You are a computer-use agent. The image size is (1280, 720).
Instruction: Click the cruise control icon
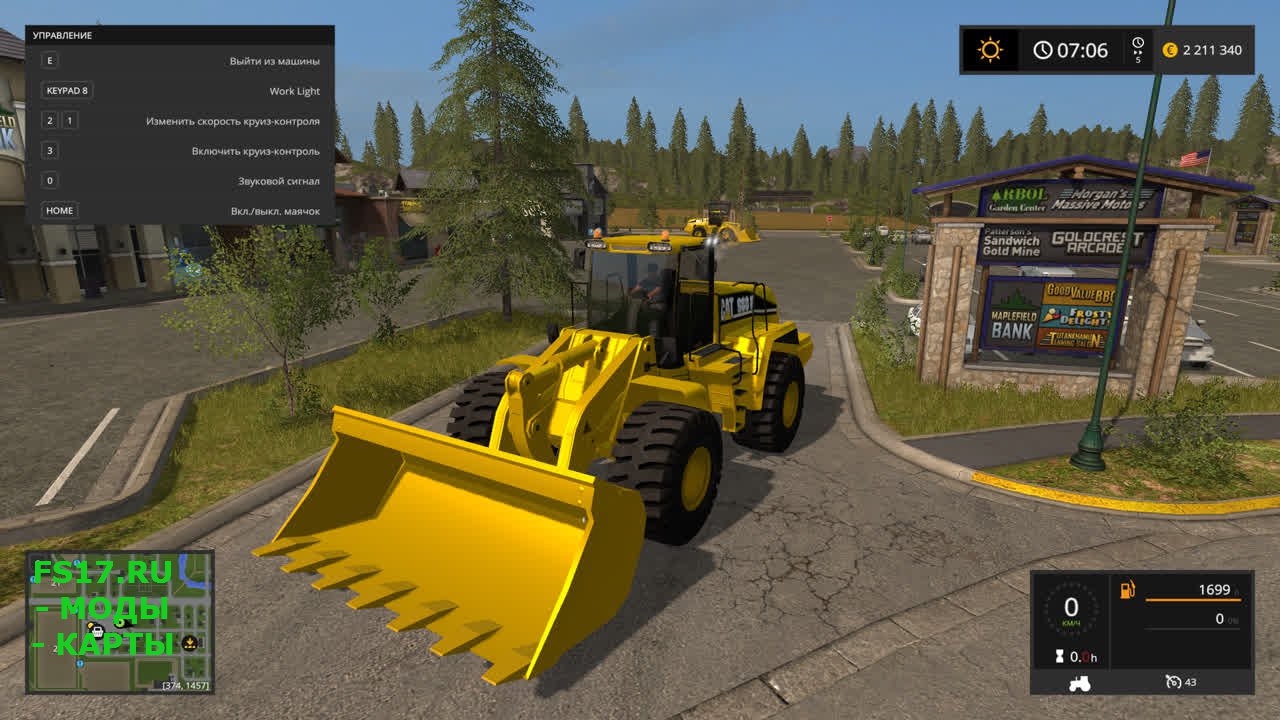point(1174,682)
